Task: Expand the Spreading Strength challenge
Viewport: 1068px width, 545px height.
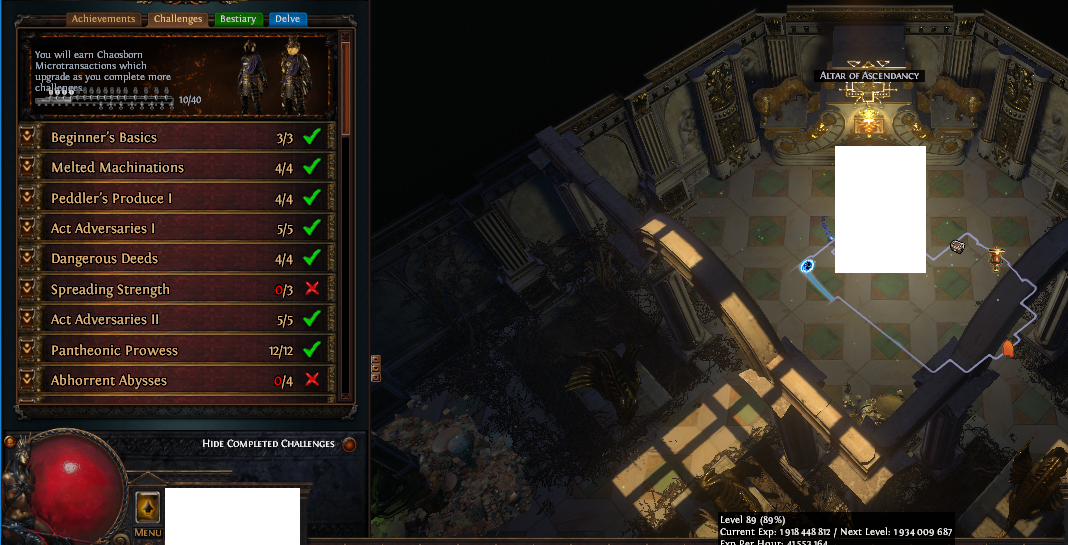Action: pyautogui.click(x=28, y=289)
